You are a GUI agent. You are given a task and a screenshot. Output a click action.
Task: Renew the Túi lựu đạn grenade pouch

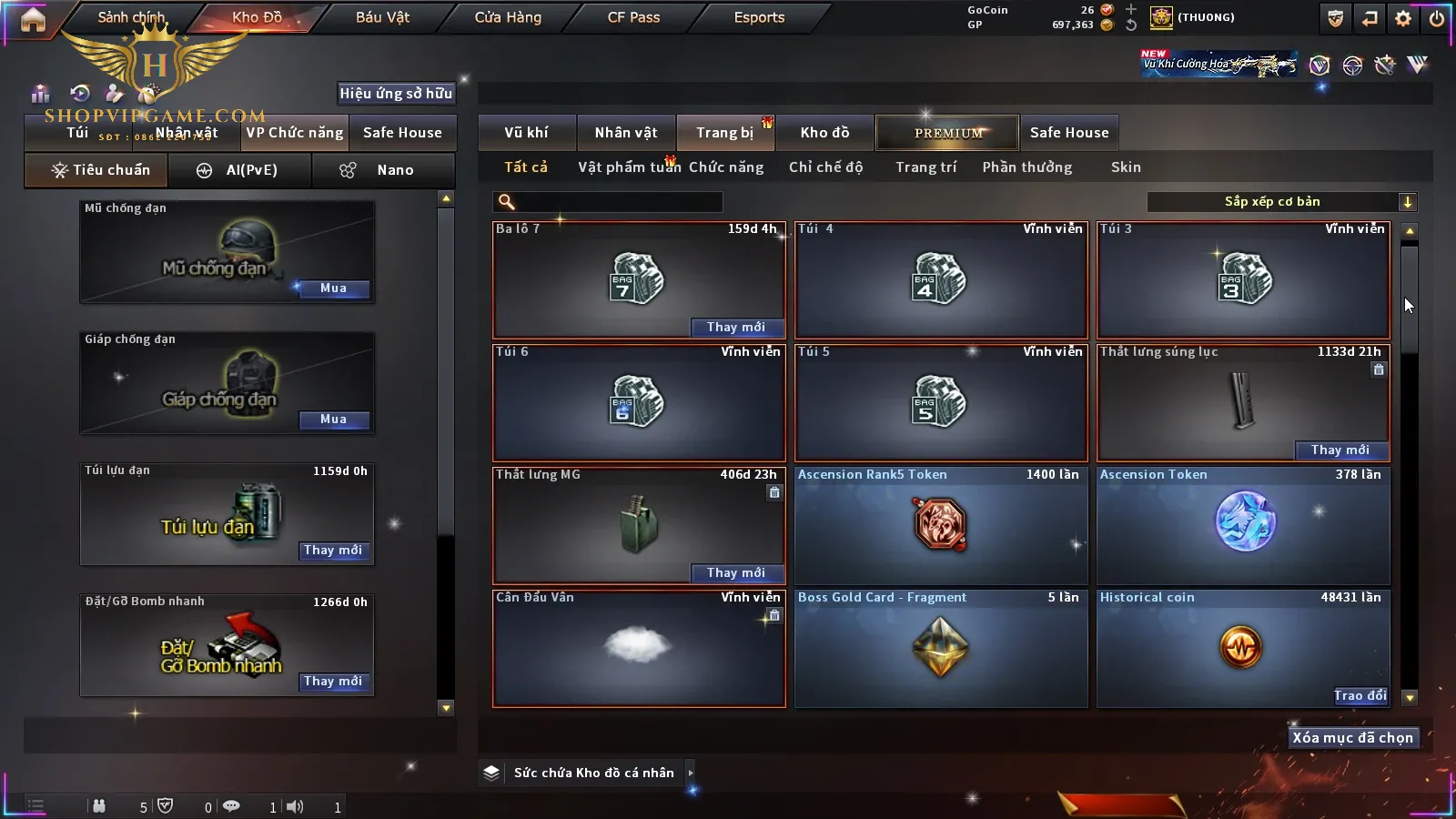click(x=333, y=551)
